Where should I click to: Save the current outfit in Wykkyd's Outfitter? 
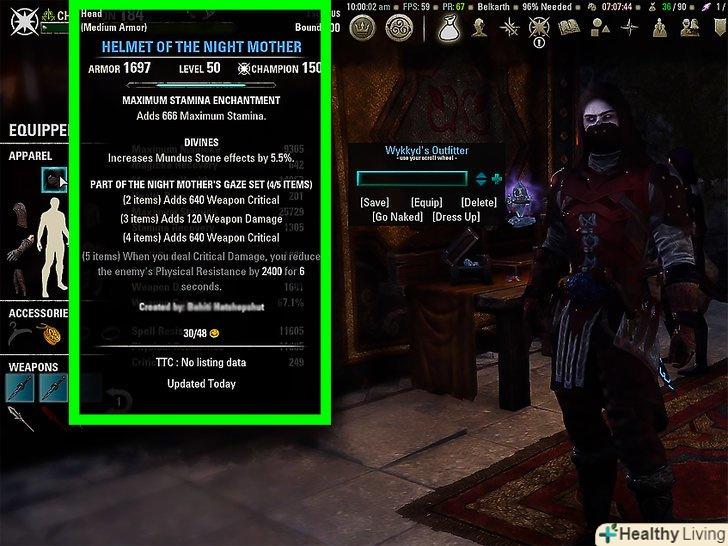pos(375,203)
